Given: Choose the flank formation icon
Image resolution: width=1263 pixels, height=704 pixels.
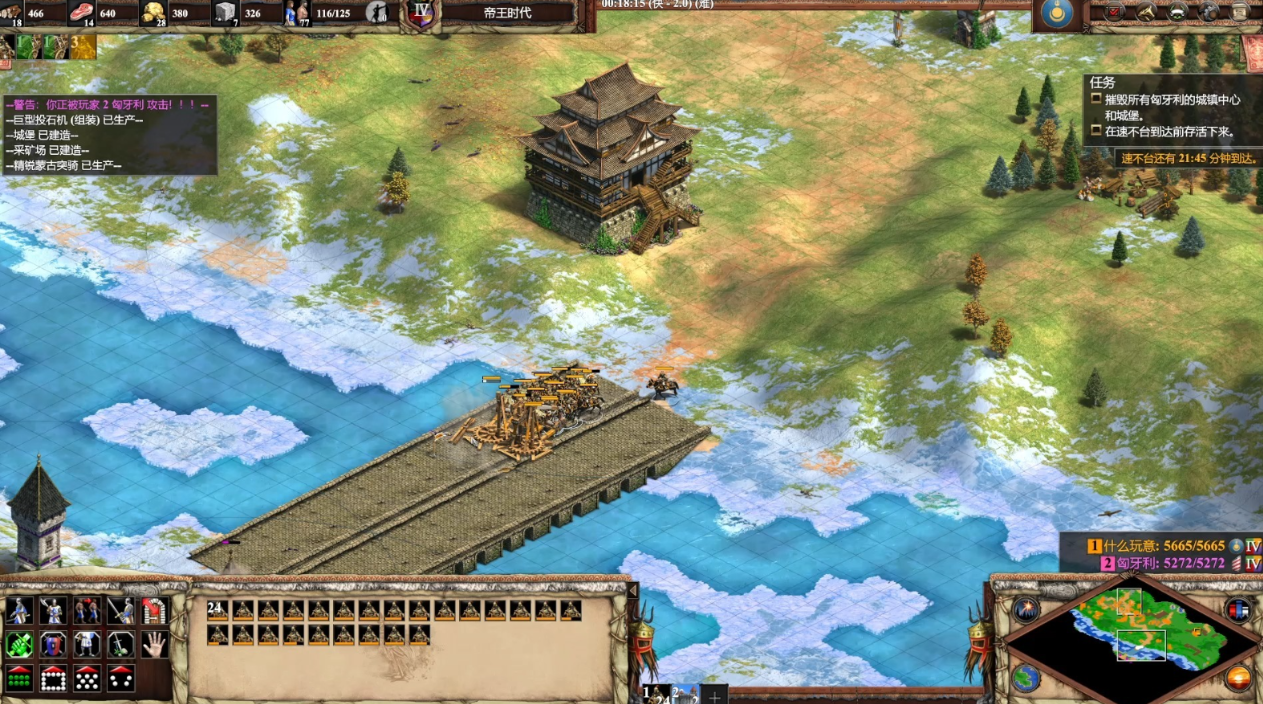Looking at the screenshot, I should [x=121, y=678].
